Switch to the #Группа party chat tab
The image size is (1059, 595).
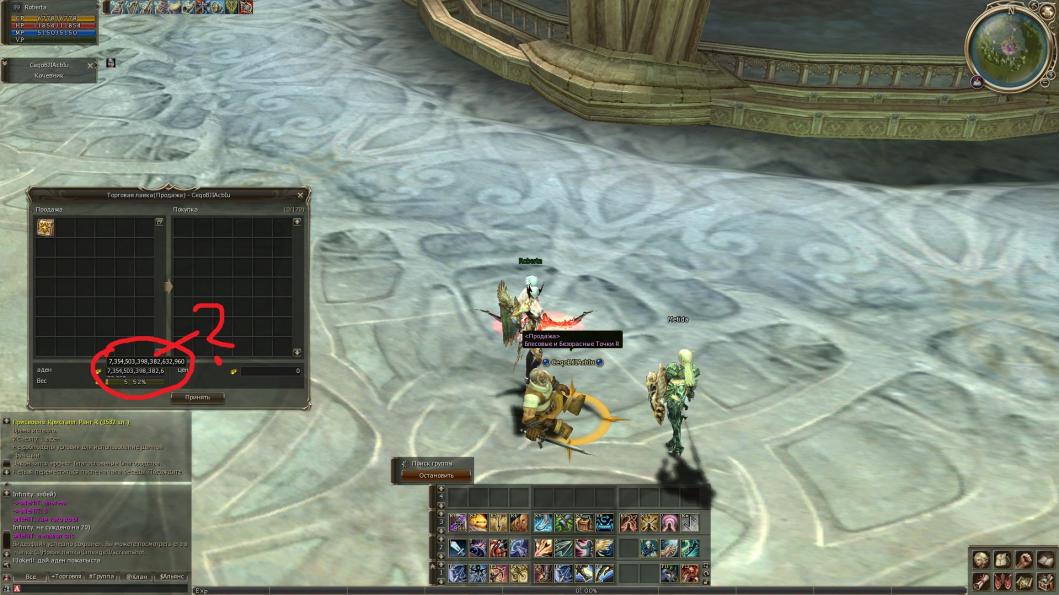[x=103, y=577]
